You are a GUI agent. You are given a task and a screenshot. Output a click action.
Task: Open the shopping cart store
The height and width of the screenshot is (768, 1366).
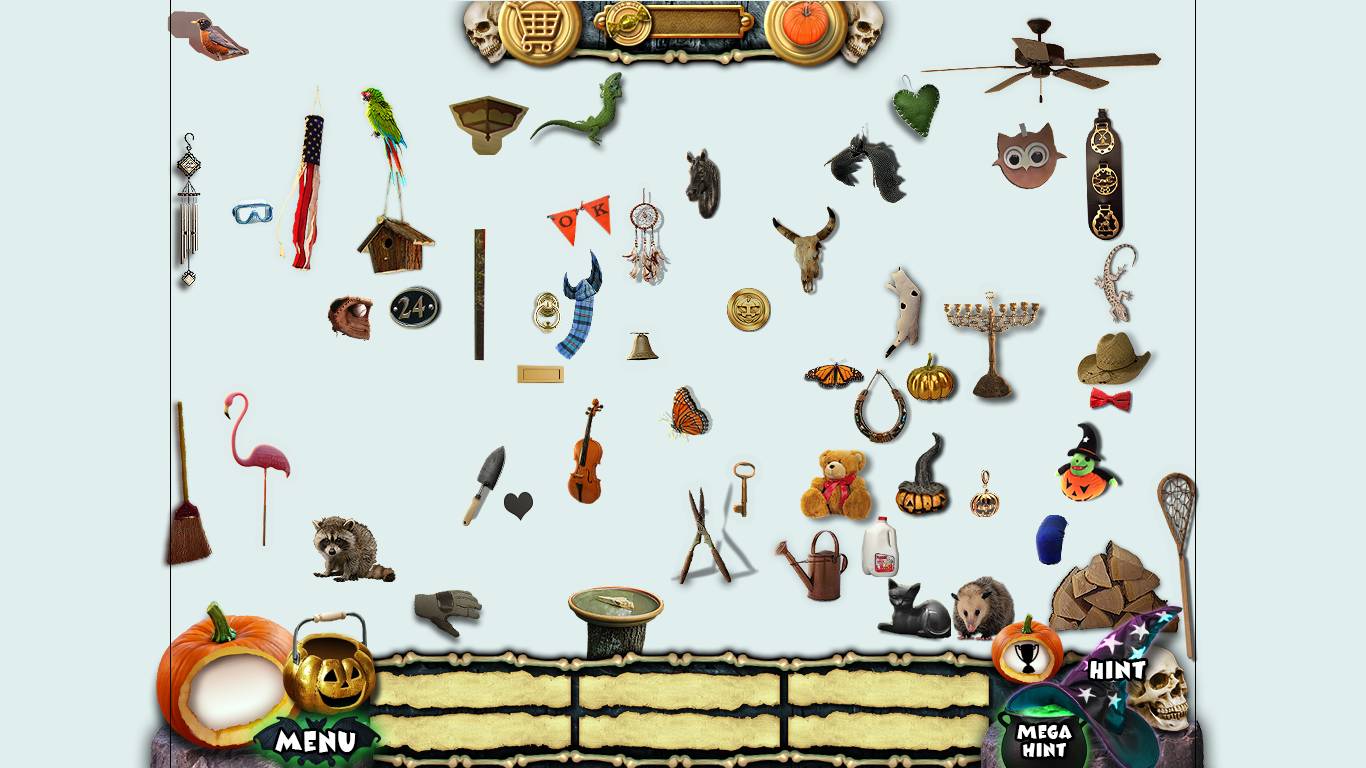539,28
